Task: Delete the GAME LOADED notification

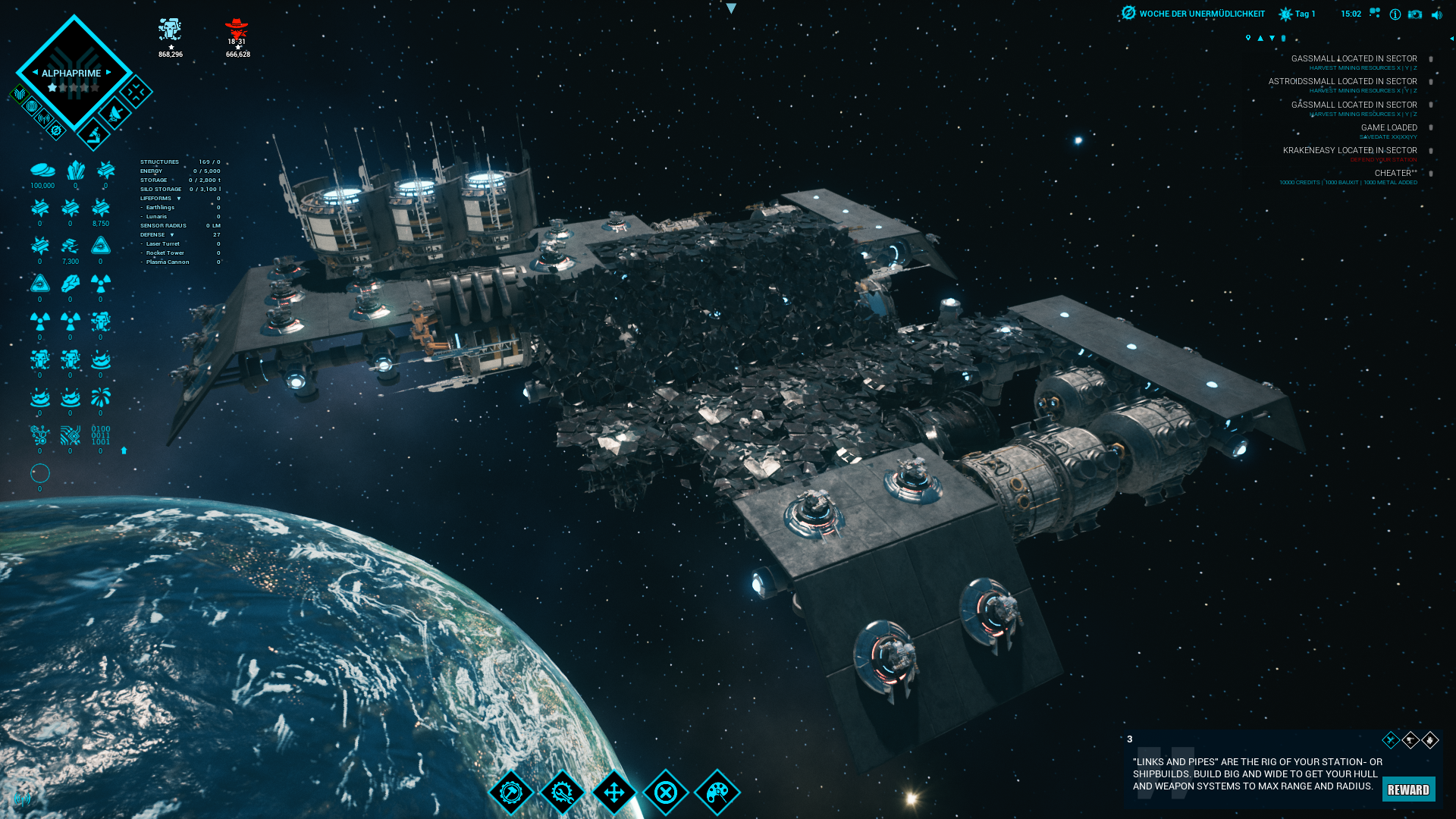Action: click(1431, 127)
